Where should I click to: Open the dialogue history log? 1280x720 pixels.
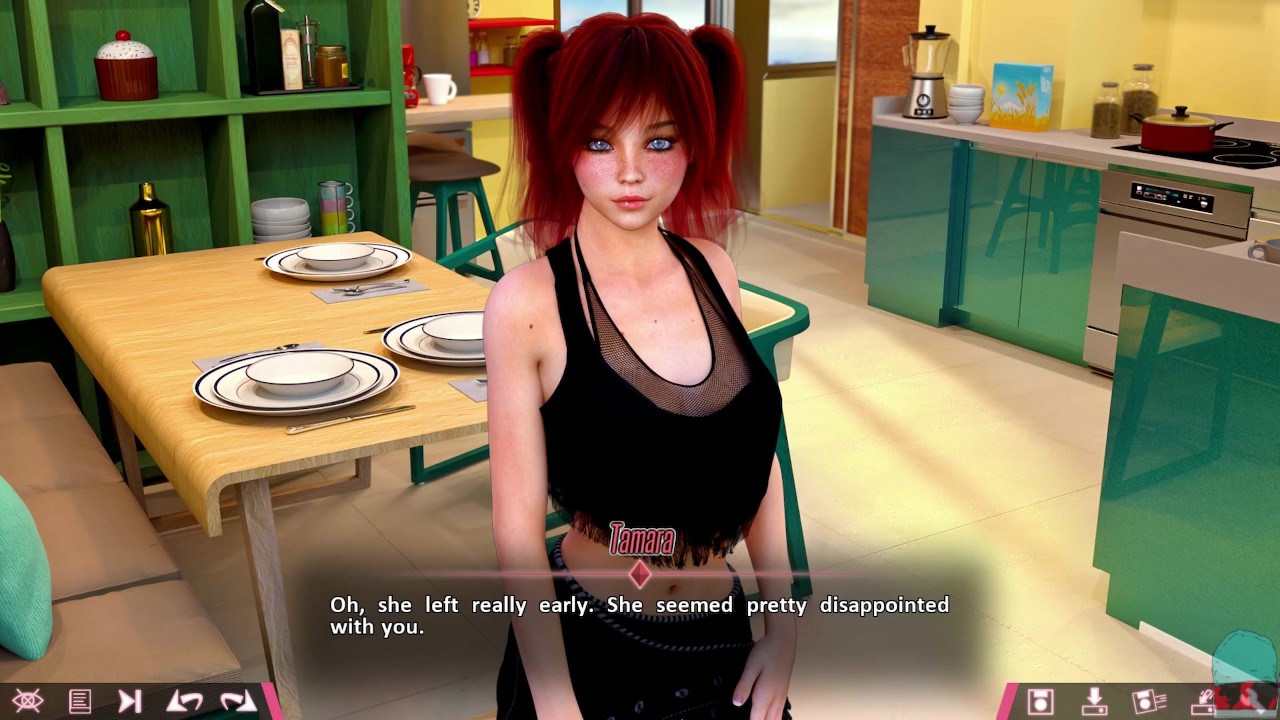[80, 701]
